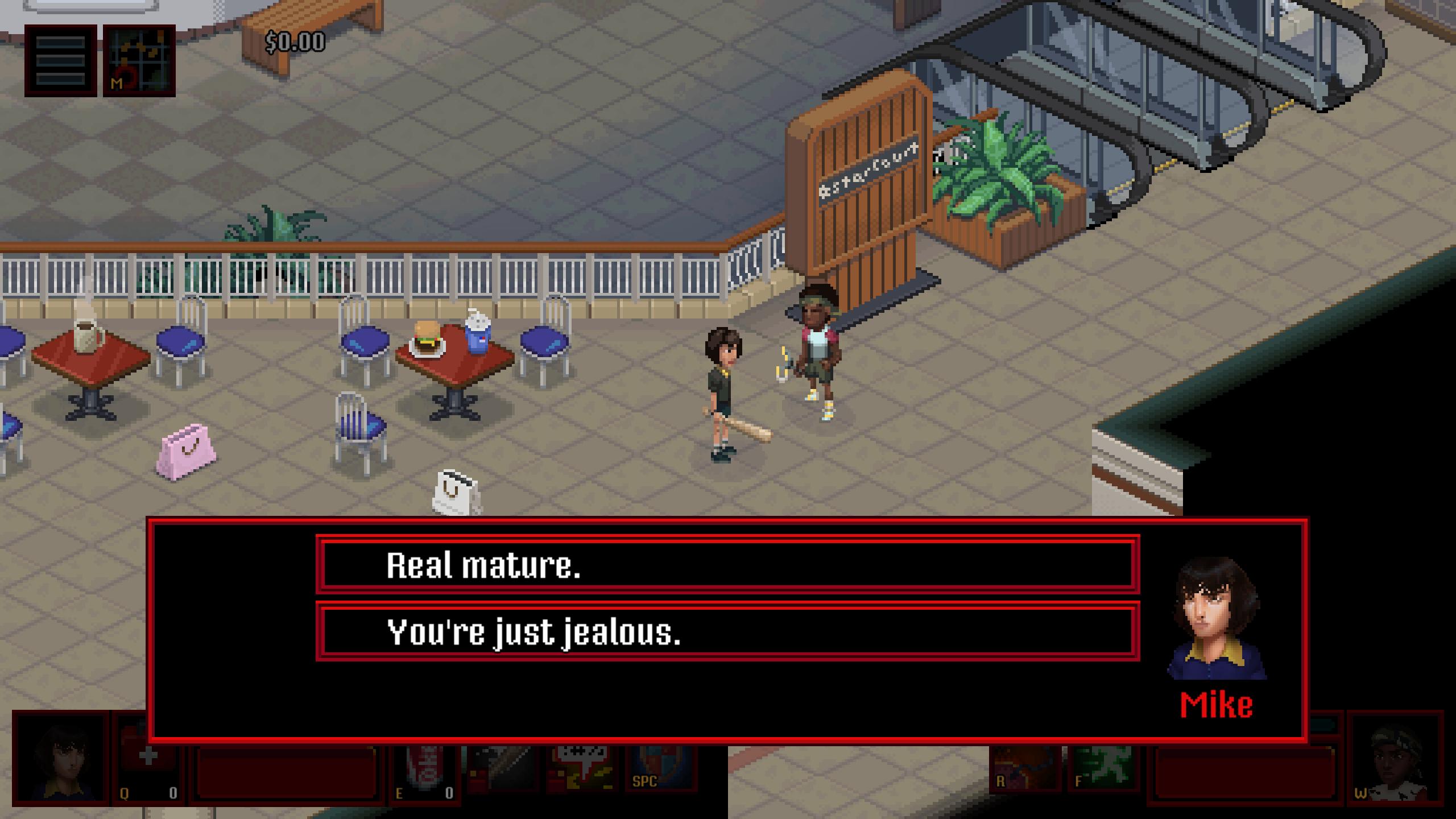Trigger the orange ability icon marked R
Image resolution: width=1456 pixels, height=819 pixels.
(x=1024, y=768)
